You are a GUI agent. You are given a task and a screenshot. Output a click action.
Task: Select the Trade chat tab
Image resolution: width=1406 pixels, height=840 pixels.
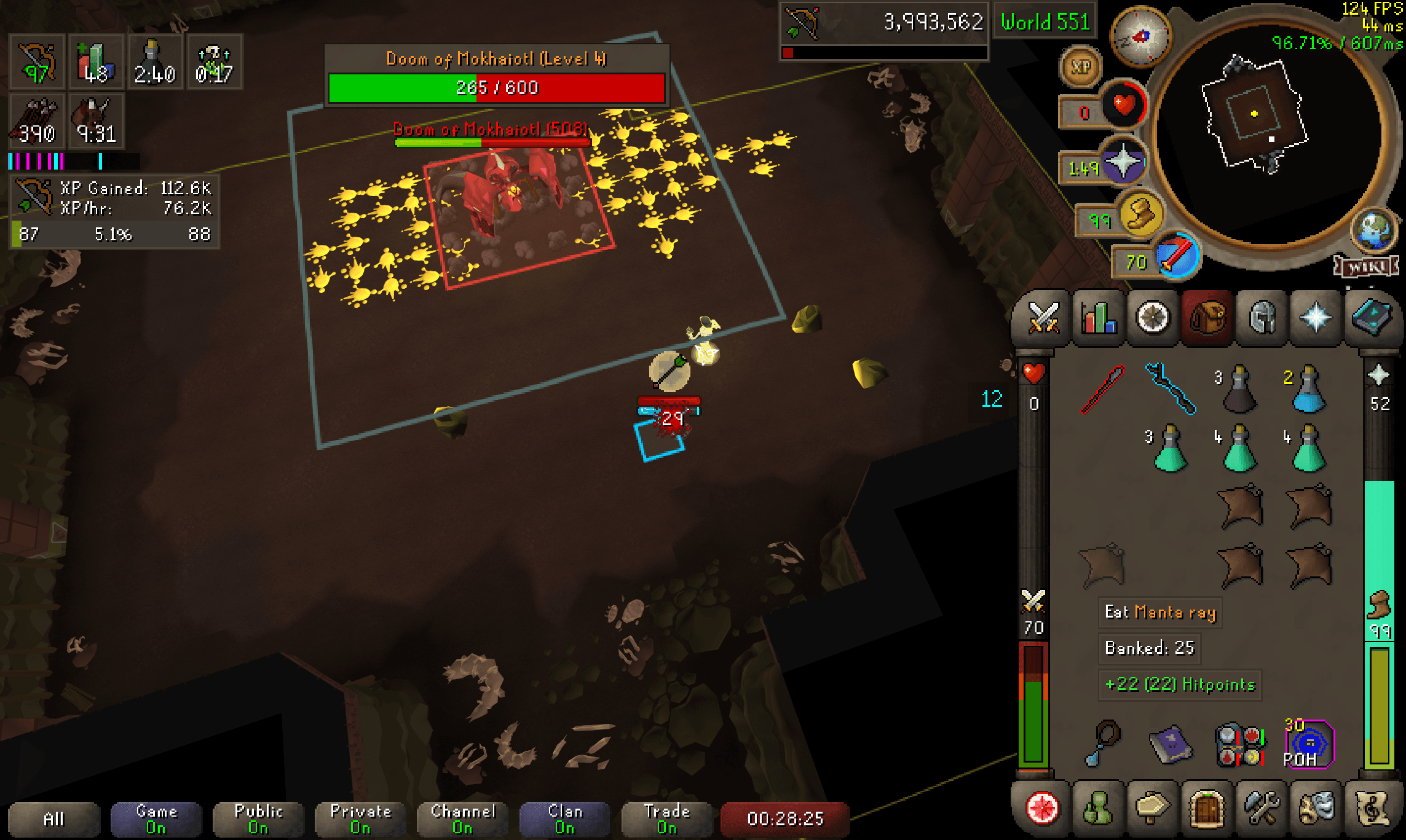tap(667, 818)
